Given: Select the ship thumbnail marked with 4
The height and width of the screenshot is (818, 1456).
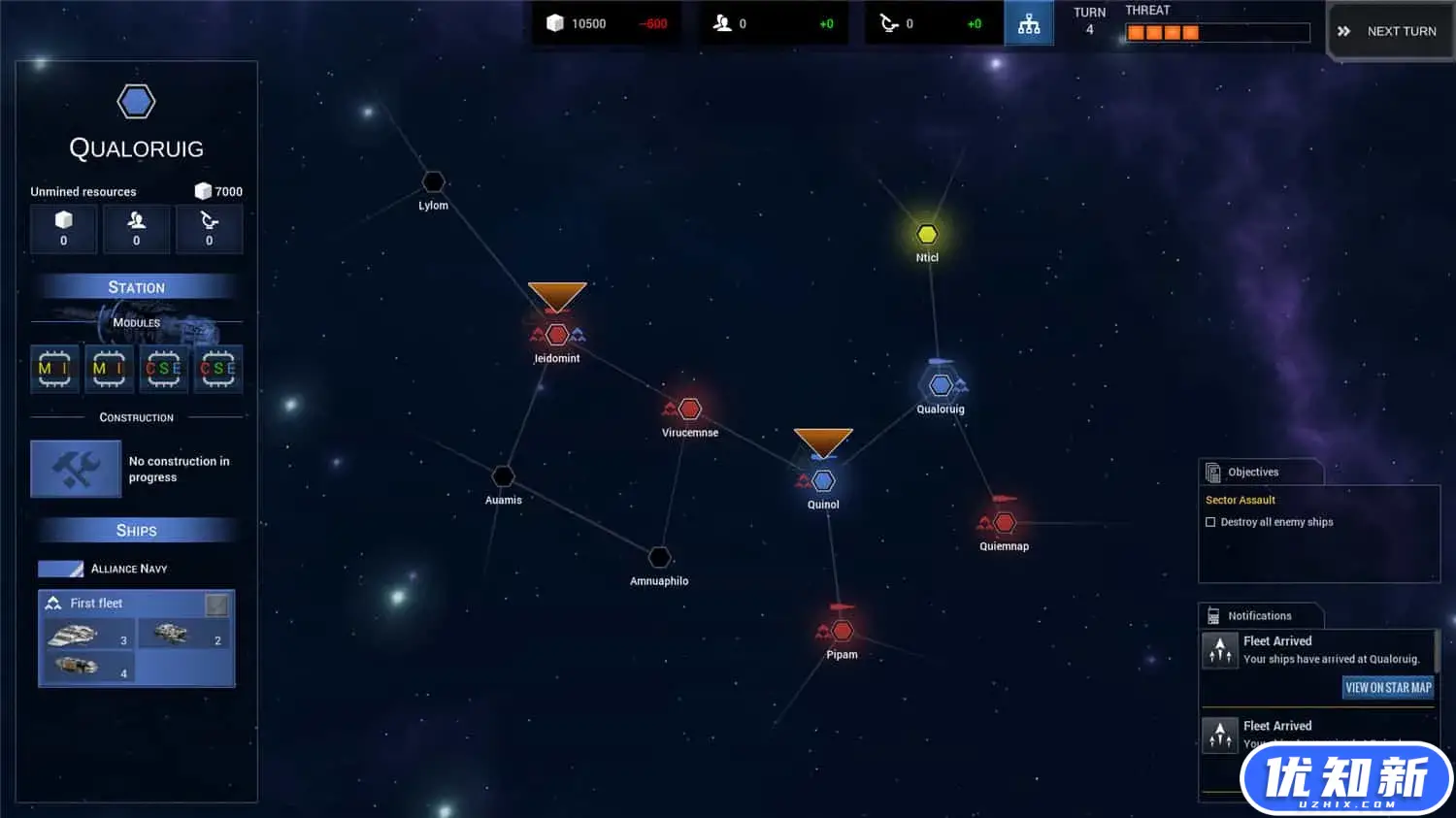Looking at the screenshot, I should 87,668.
